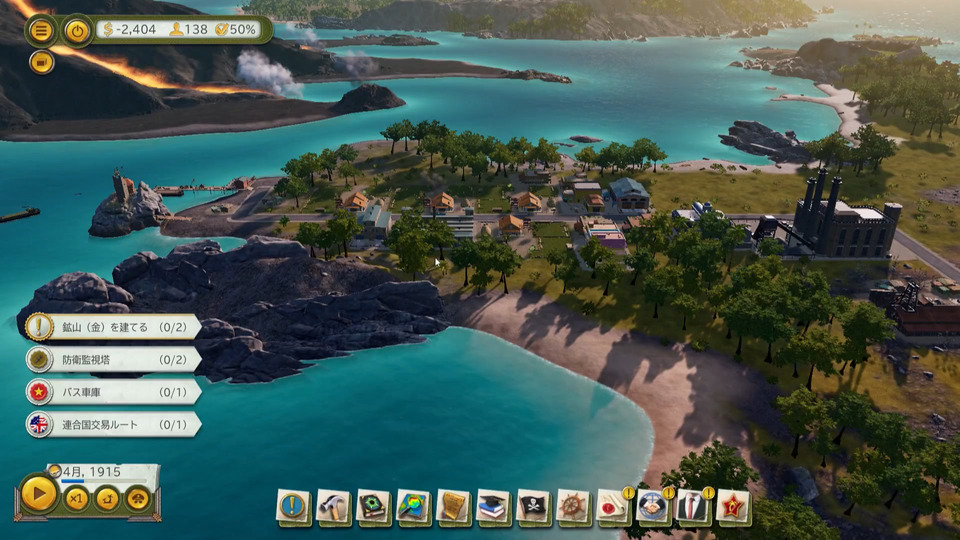
Task: Open the hamburger main menu button
Action: tap(41, 30)
